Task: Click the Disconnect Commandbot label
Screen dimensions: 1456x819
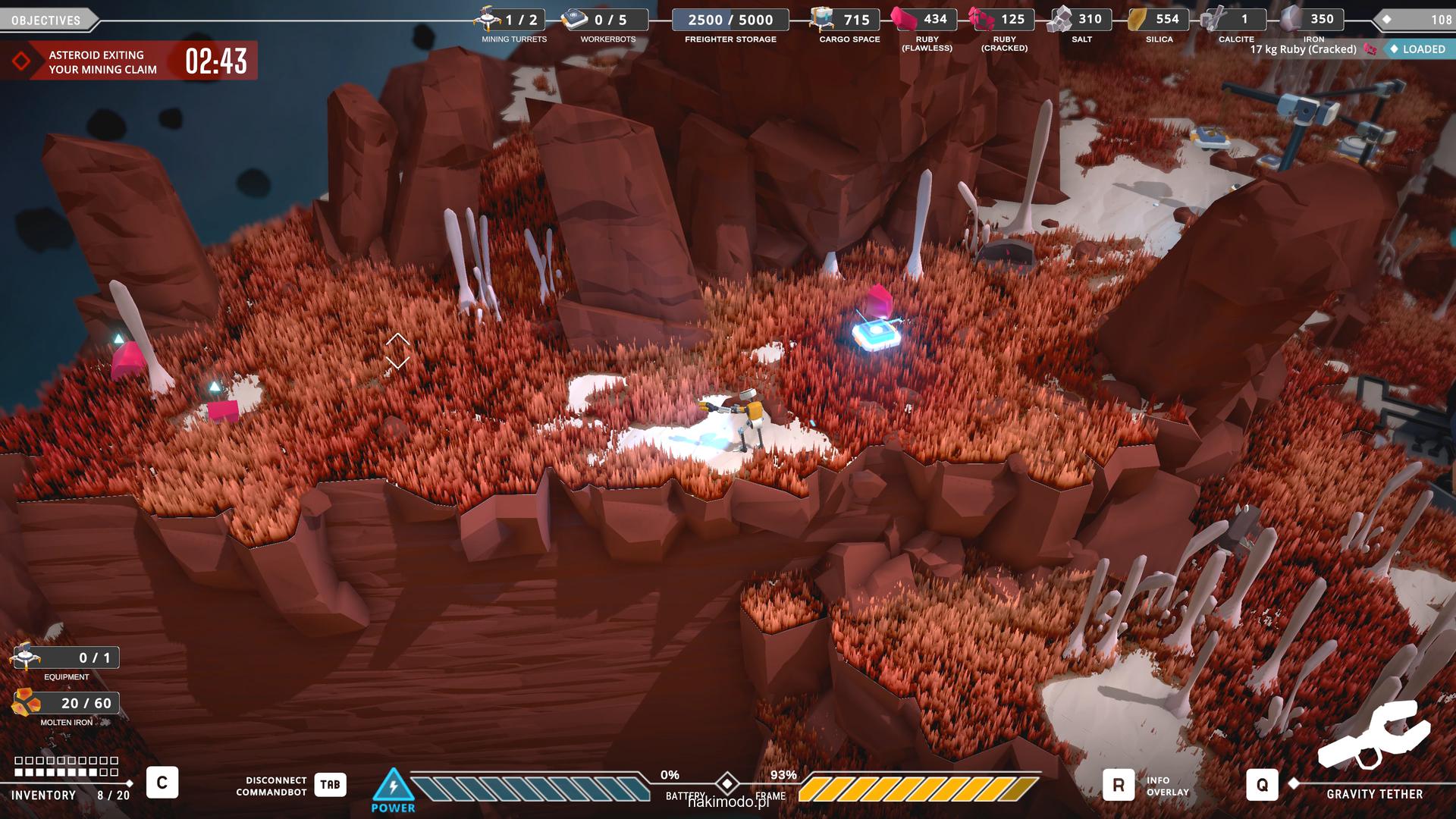Action: tap(271, 786)
